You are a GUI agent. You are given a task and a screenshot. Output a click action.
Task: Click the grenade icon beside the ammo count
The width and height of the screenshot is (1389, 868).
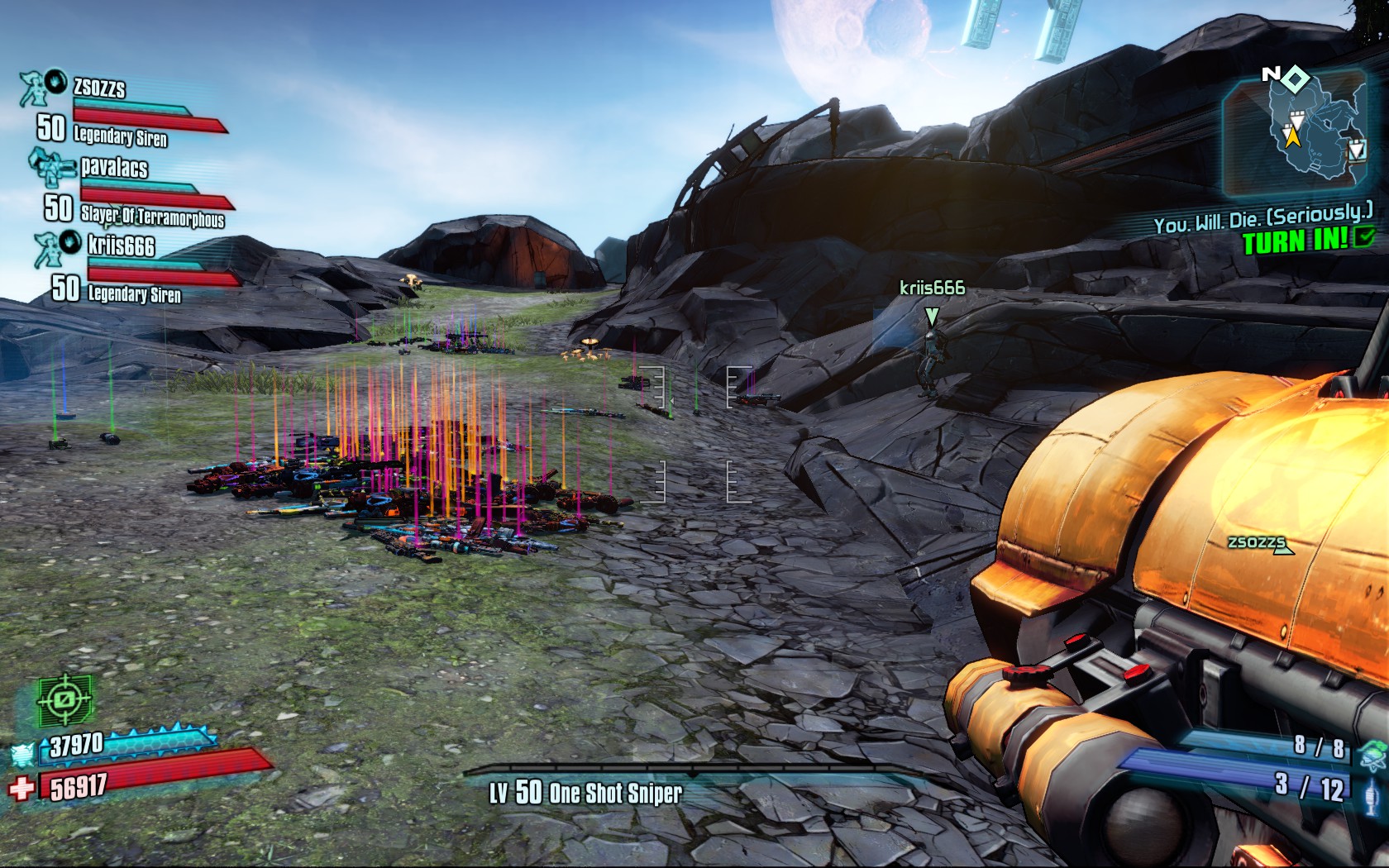coord(1373,751)
